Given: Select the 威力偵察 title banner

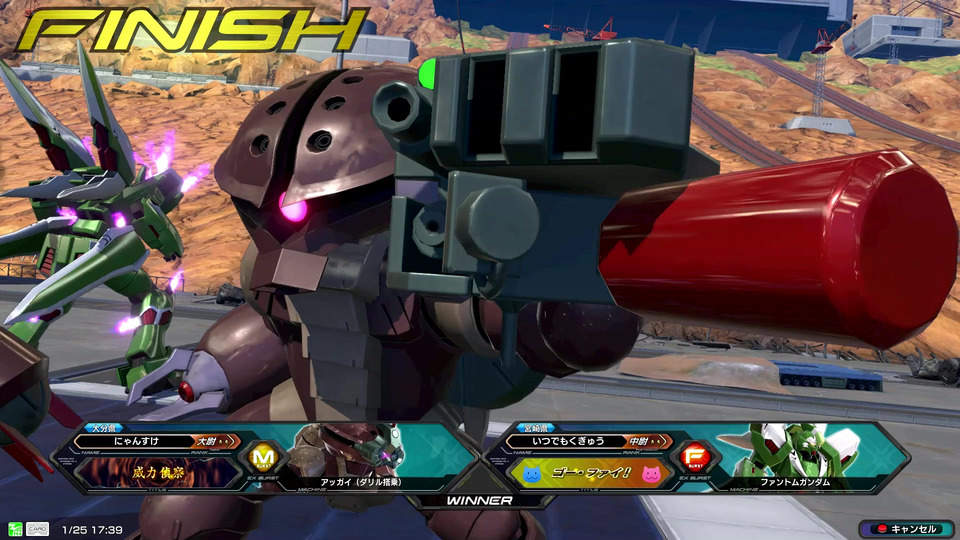Looking at the screenshot, I should tap(158, 471).
